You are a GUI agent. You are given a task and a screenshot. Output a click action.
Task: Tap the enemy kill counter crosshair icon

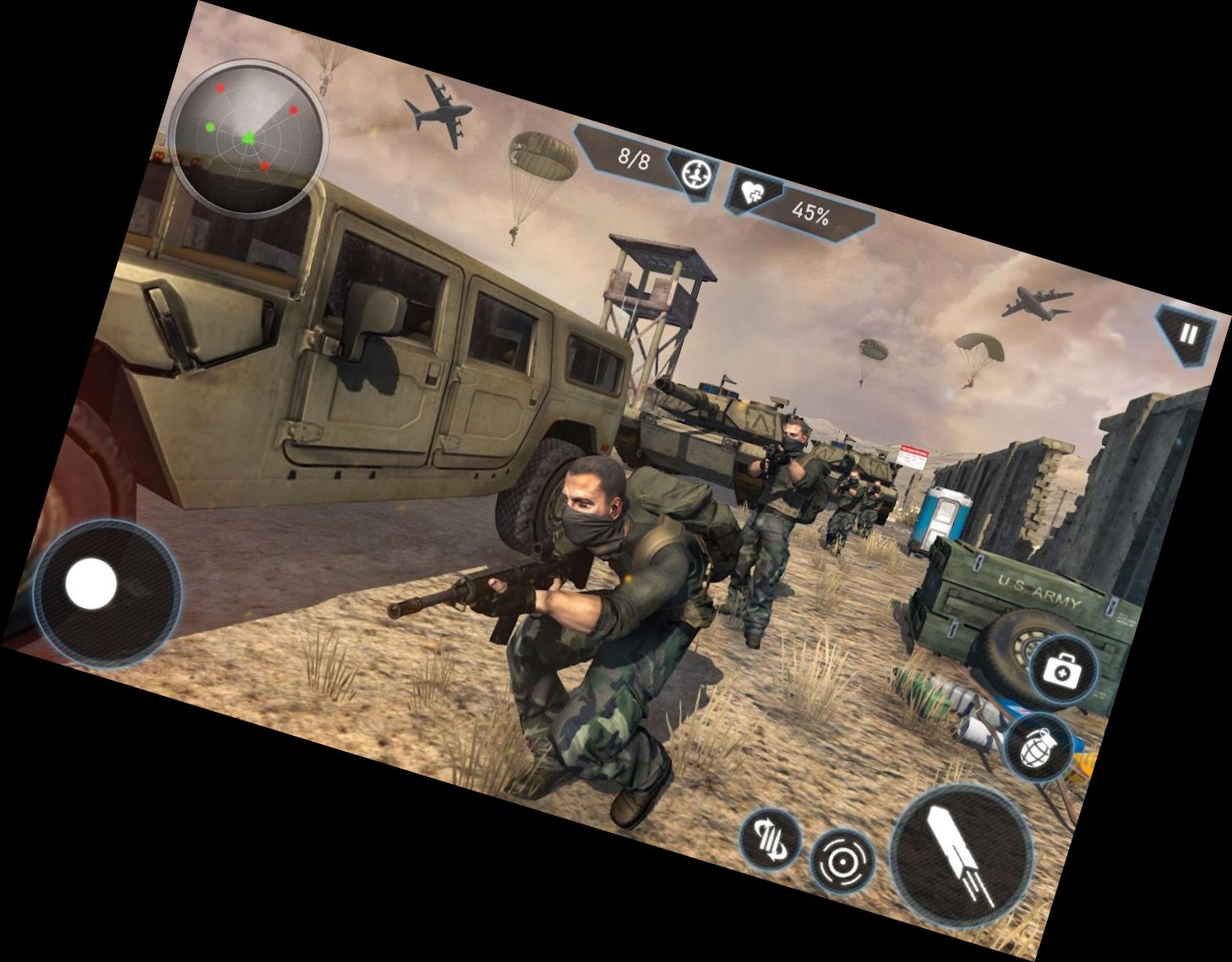point(695,175)
